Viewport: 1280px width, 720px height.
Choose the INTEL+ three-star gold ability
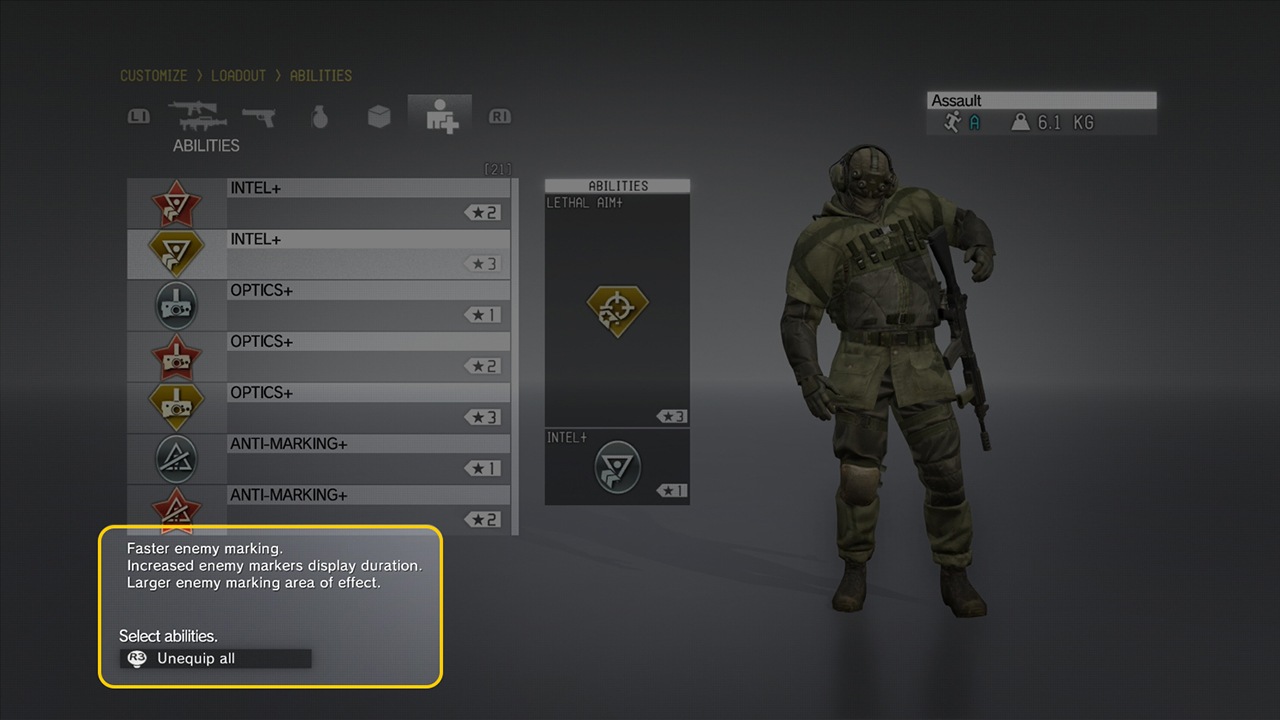click(318, 254)
